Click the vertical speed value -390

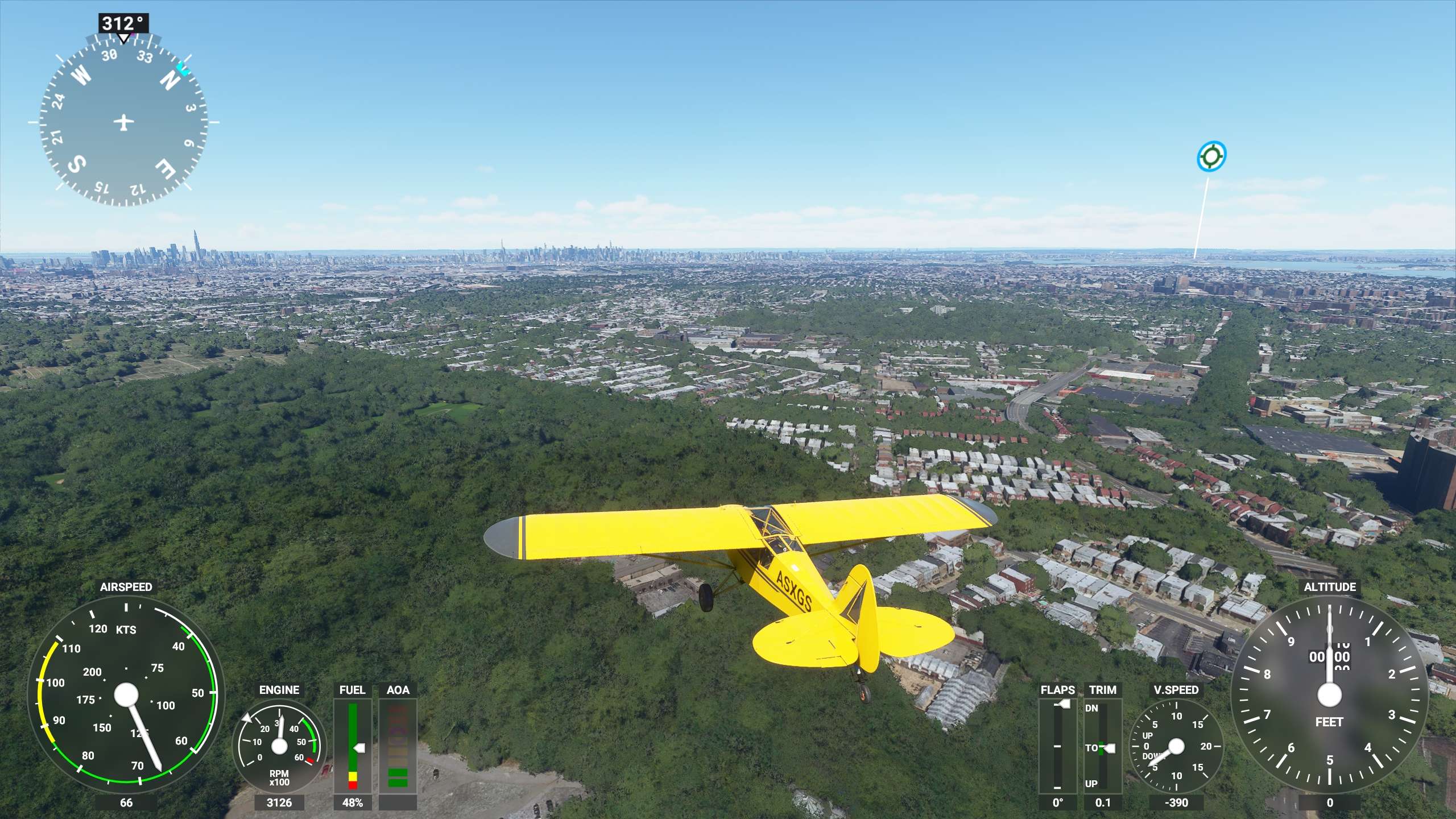(x=1176, y=803)
